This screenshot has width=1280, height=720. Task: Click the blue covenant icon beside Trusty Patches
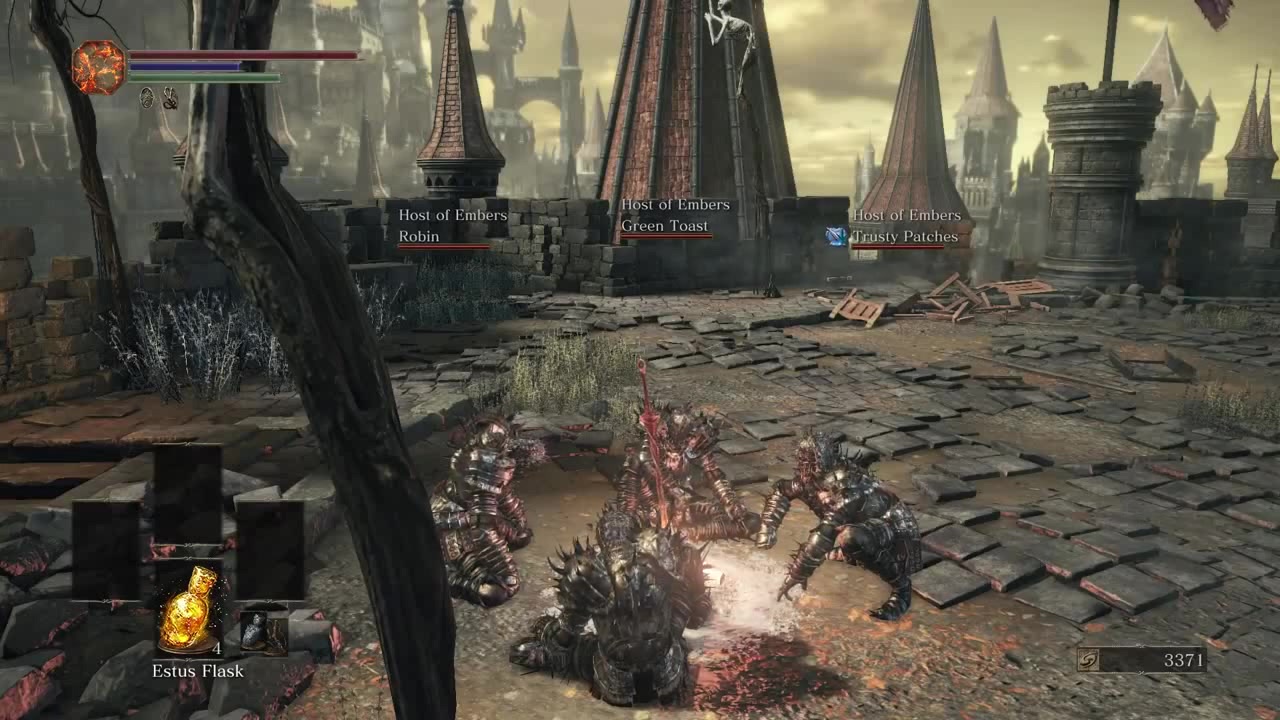835,236
